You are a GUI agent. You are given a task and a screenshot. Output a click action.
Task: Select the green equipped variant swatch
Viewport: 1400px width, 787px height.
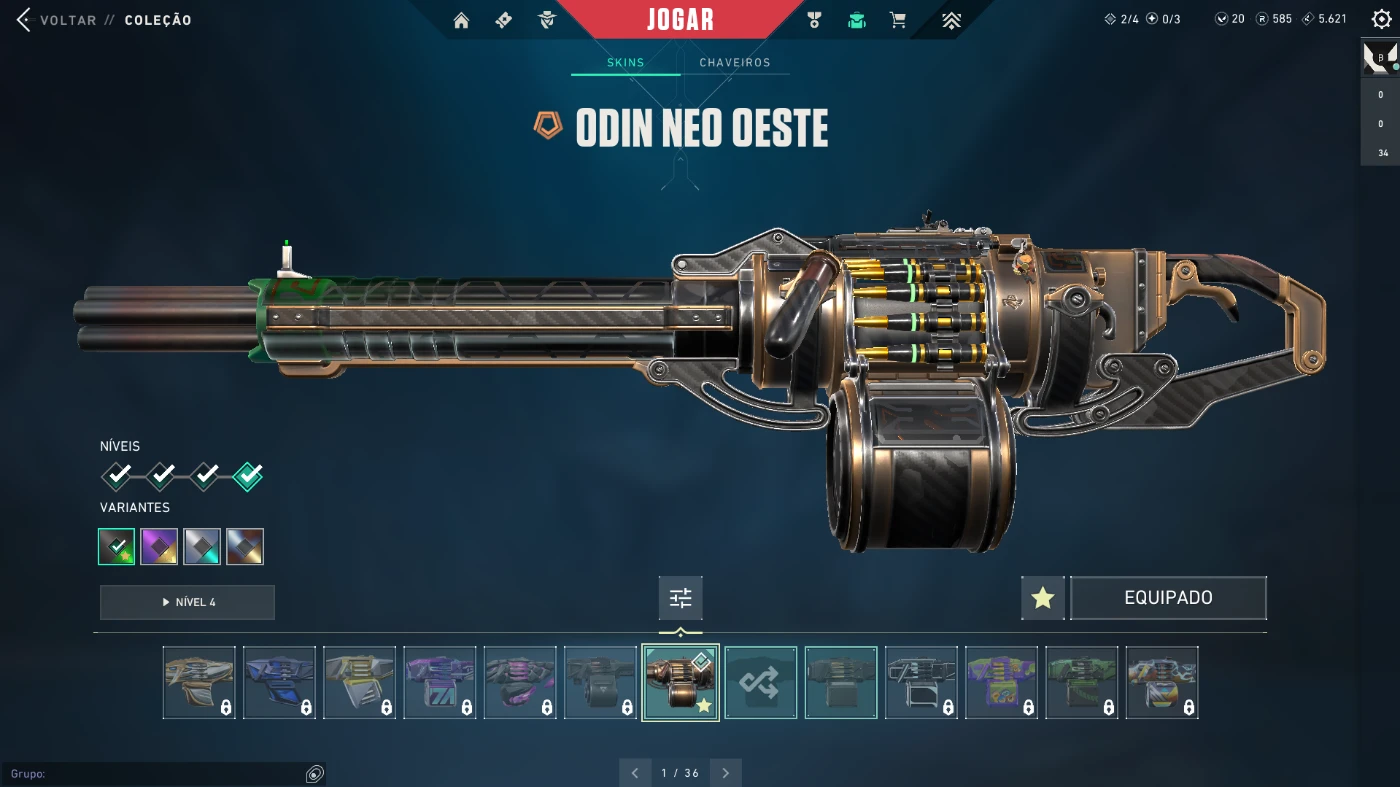coord(117,546)
